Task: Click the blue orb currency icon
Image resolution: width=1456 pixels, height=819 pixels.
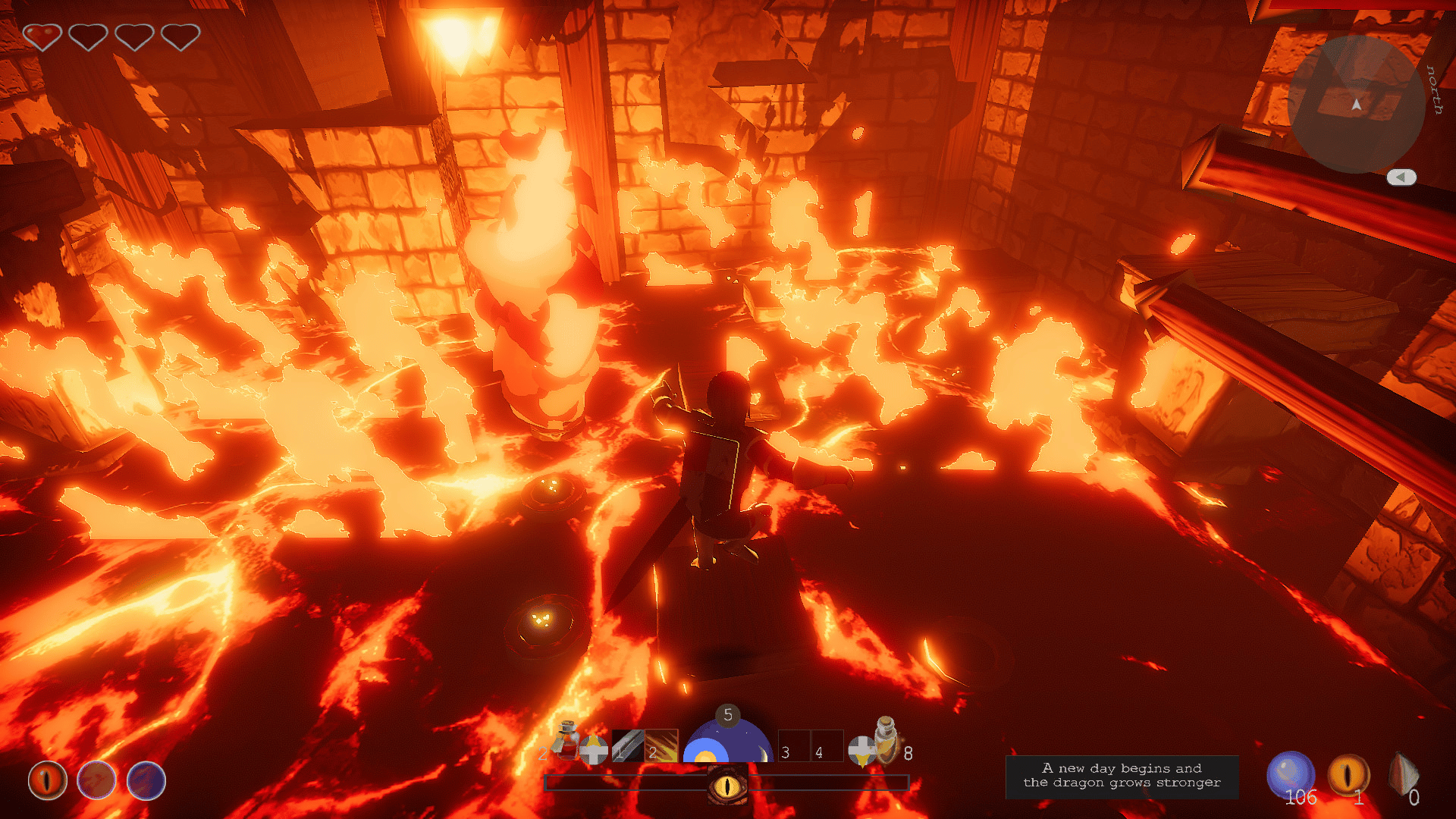Action: [x=1289, y=774]
